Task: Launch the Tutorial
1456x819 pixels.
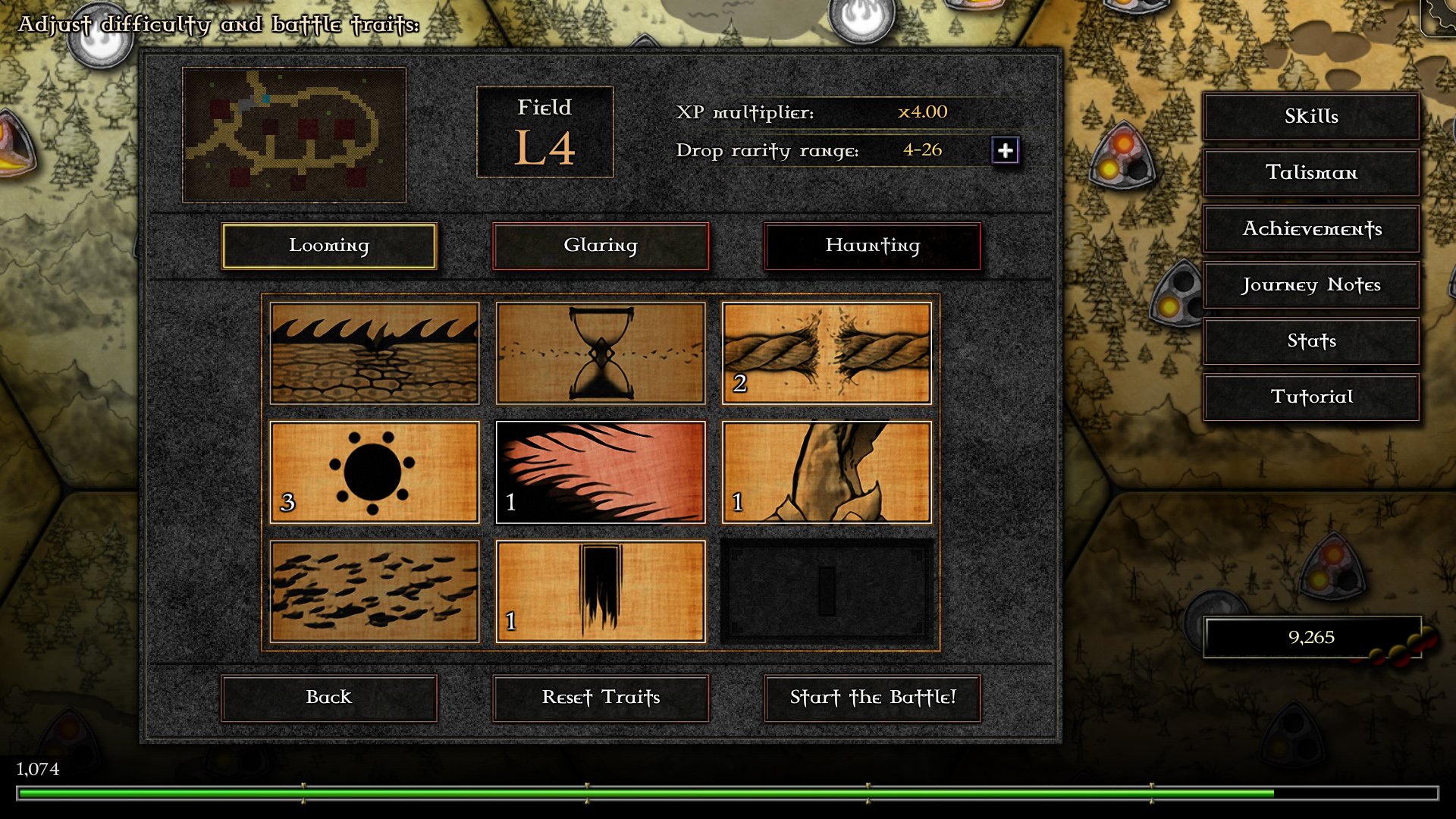Action: pyautogui.click(x=1310, y=397)
